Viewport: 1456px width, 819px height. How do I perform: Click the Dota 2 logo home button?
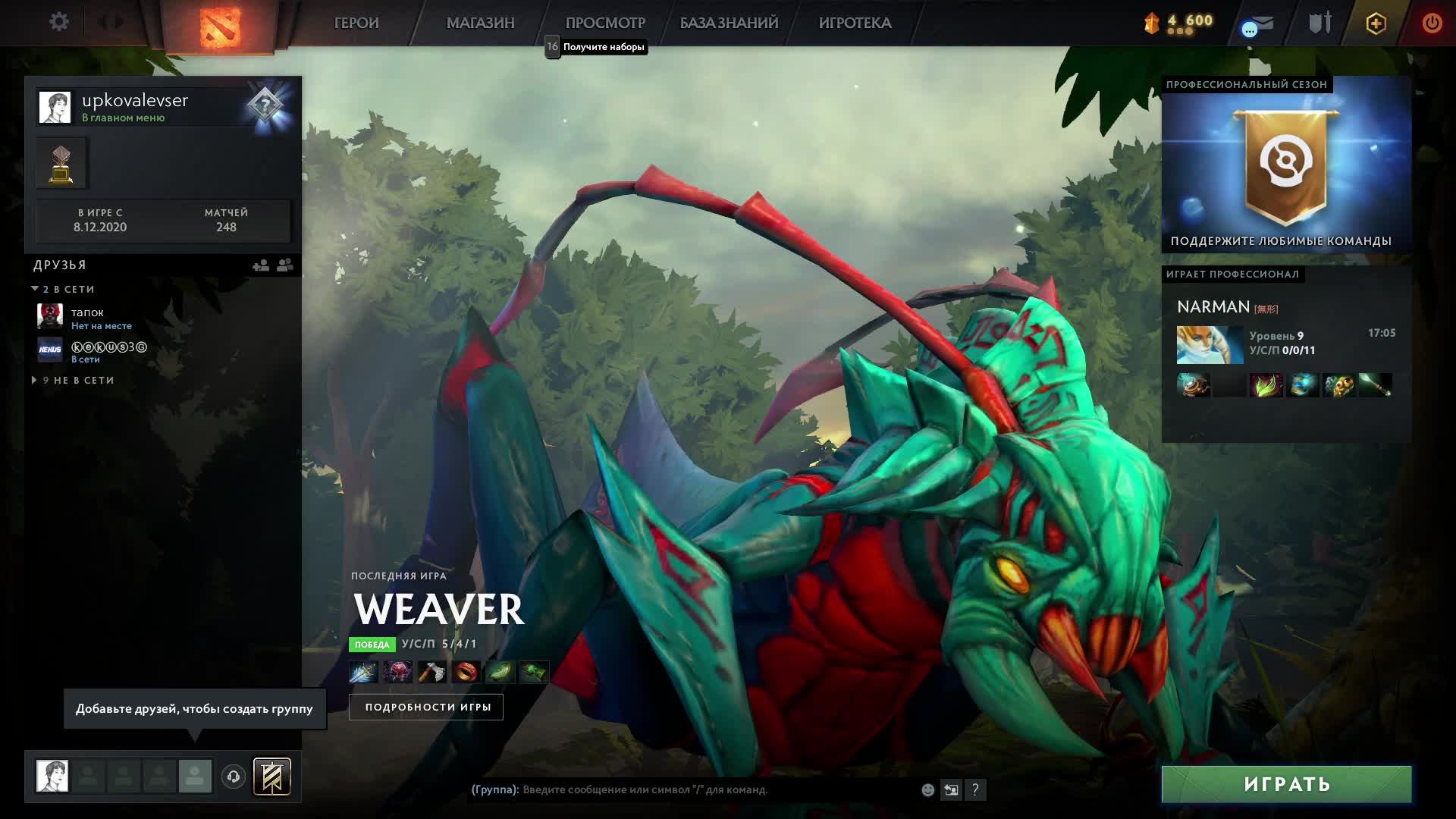[x=219, y=25]
